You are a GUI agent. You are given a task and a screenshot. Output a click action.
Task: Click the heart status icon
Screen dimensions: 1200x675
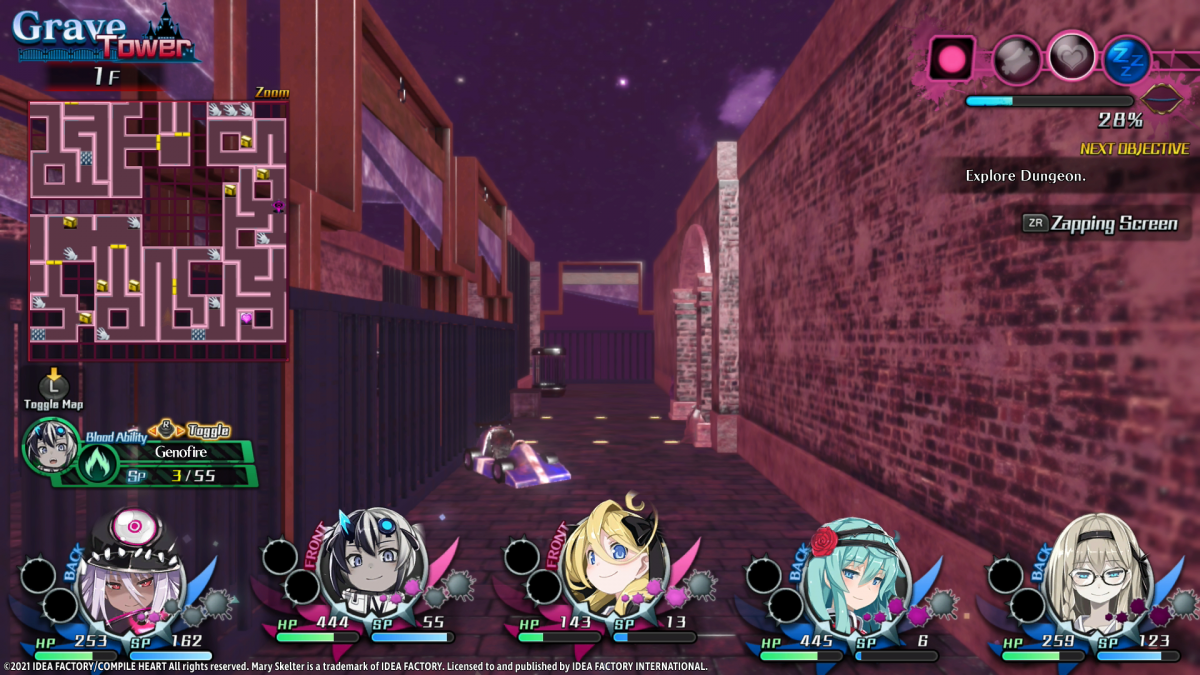point(1071,56)
